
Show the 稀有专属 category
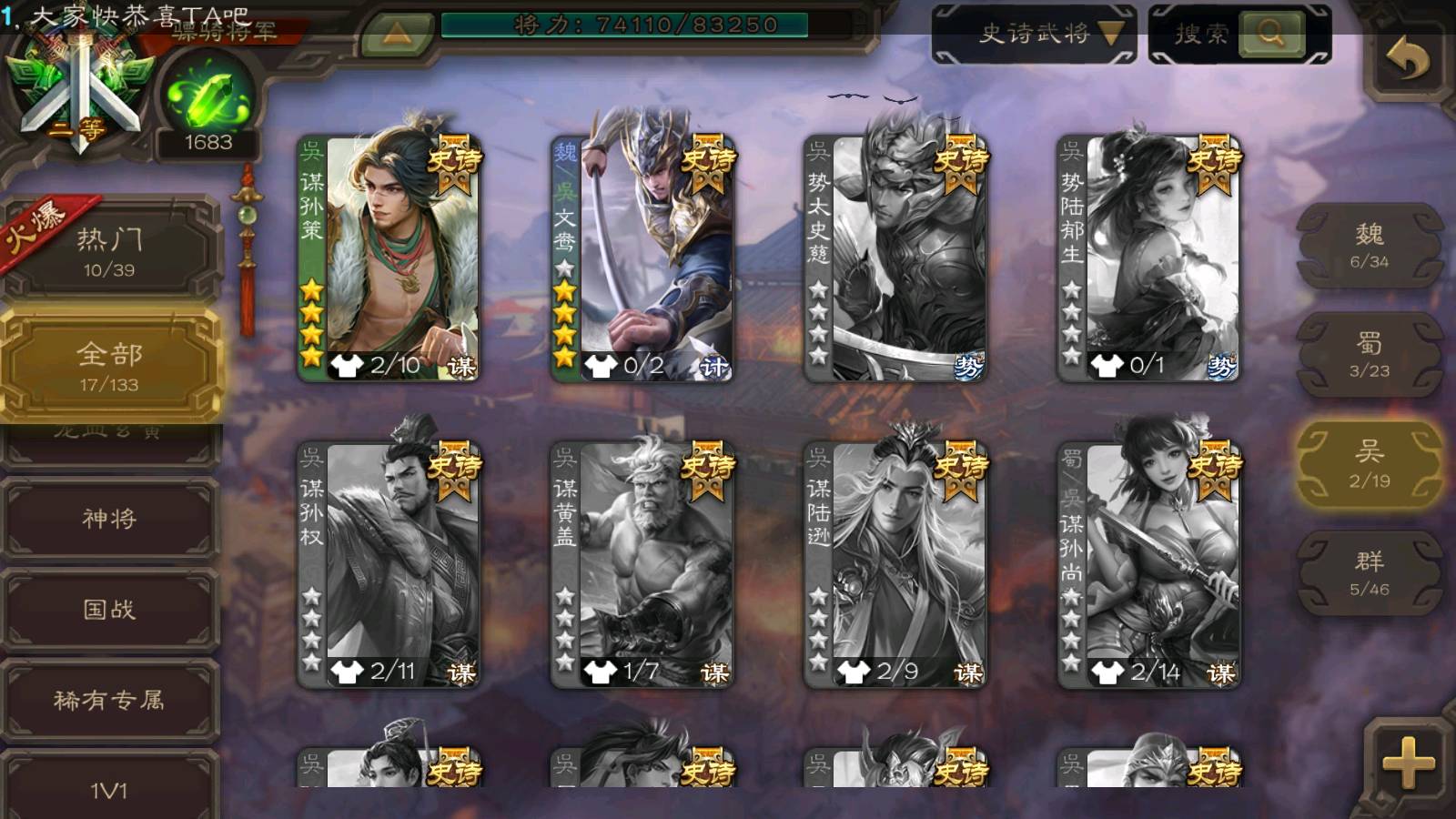[x=109, y=700]
